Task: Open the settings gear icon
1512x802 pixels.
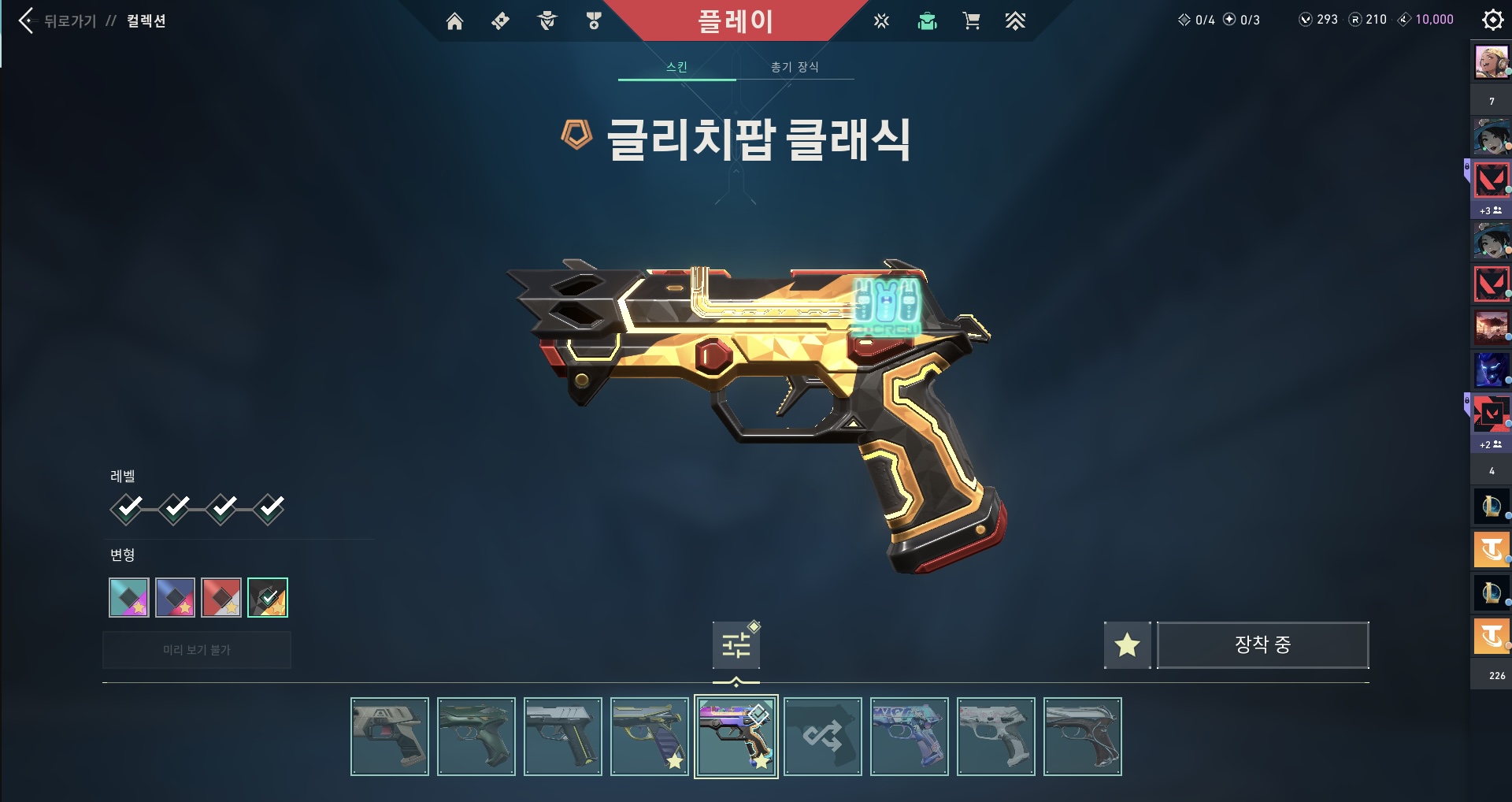Action: [x=1492, y=20]
